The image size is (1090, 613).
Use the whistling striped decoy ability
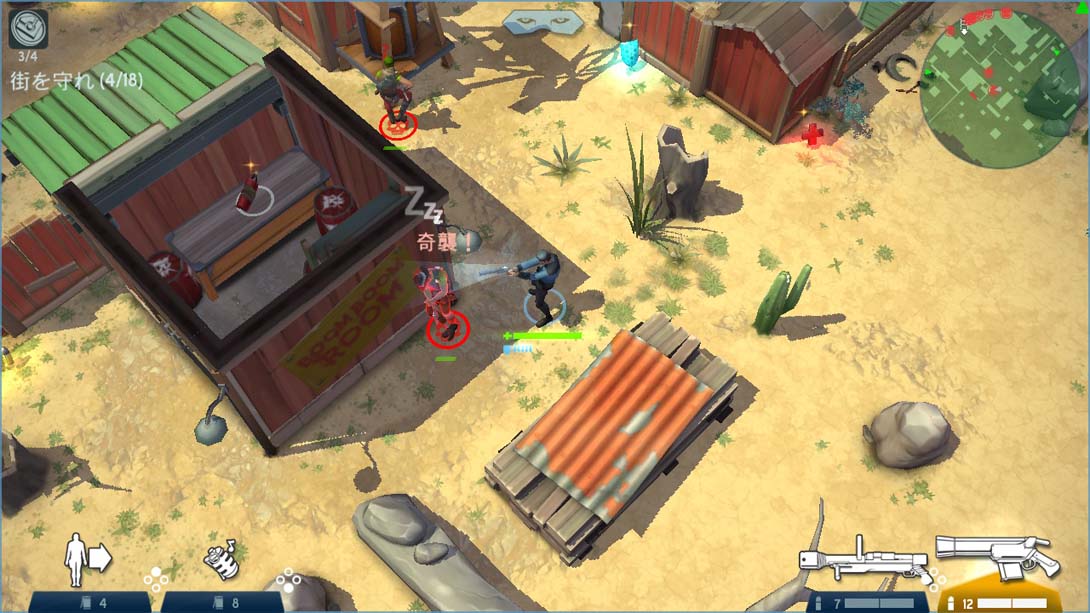224,562
